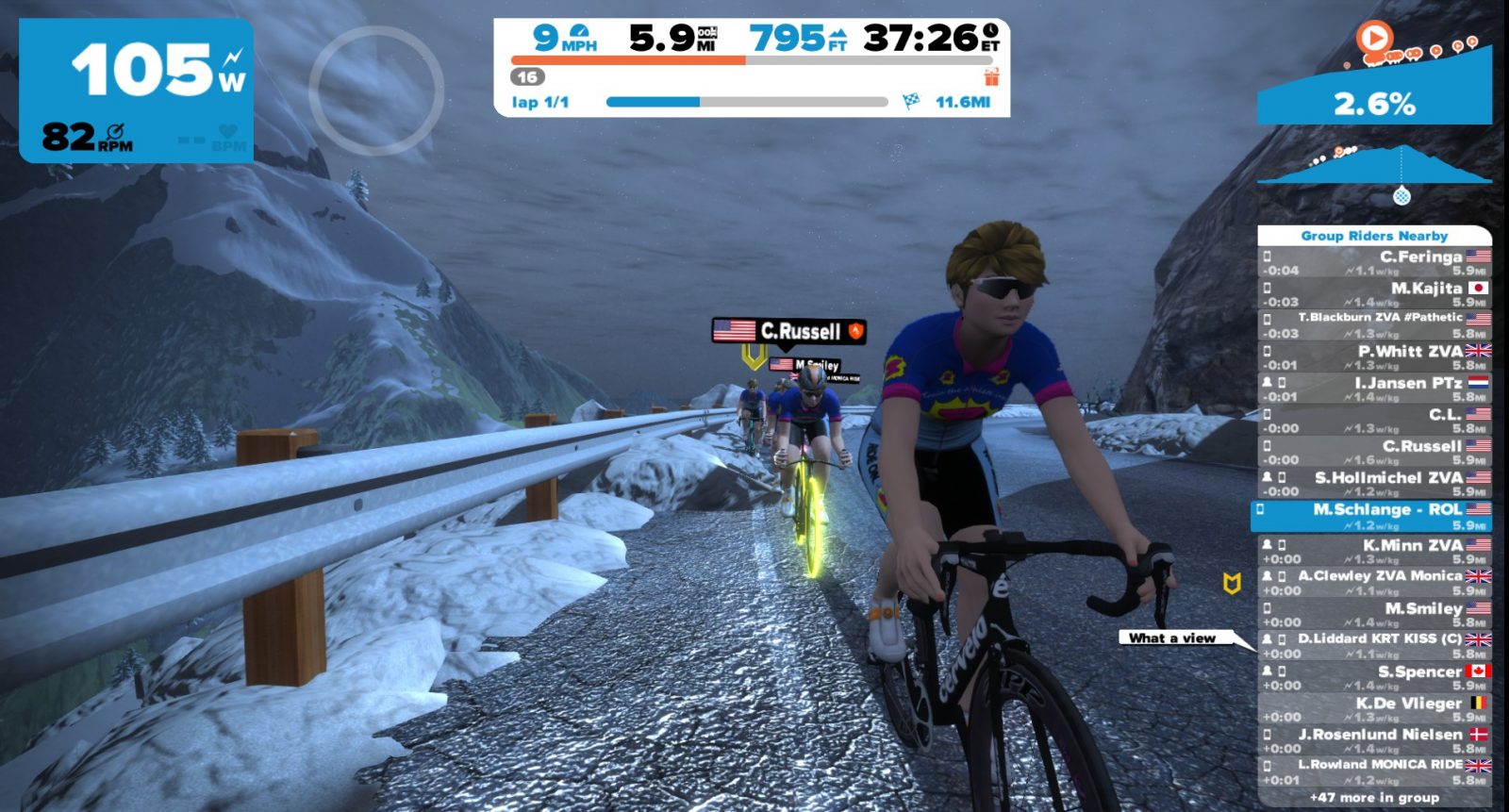The image size is (1509, 812).
Task: Pick I.Jansen PTz from the list
Action: pyautogui.click(x=1374, y=389)
